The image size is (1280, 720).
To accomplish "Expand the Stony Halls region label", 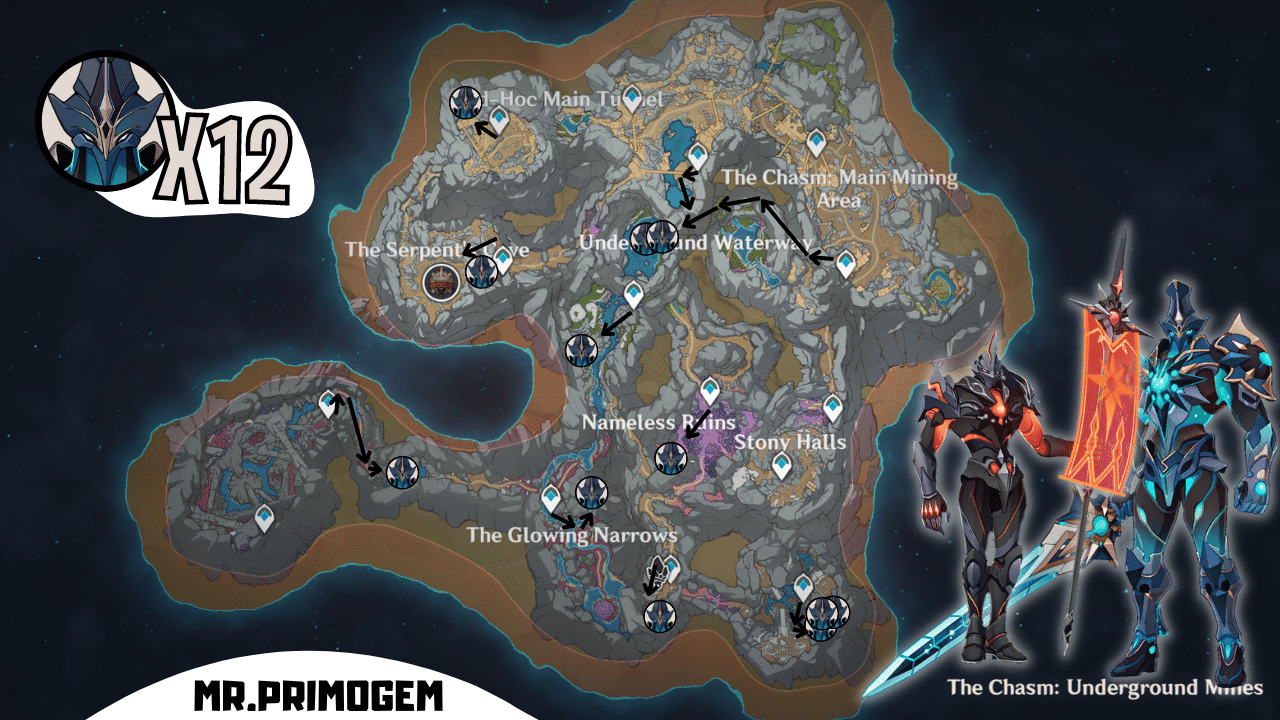I will click(x=791, y=439).
